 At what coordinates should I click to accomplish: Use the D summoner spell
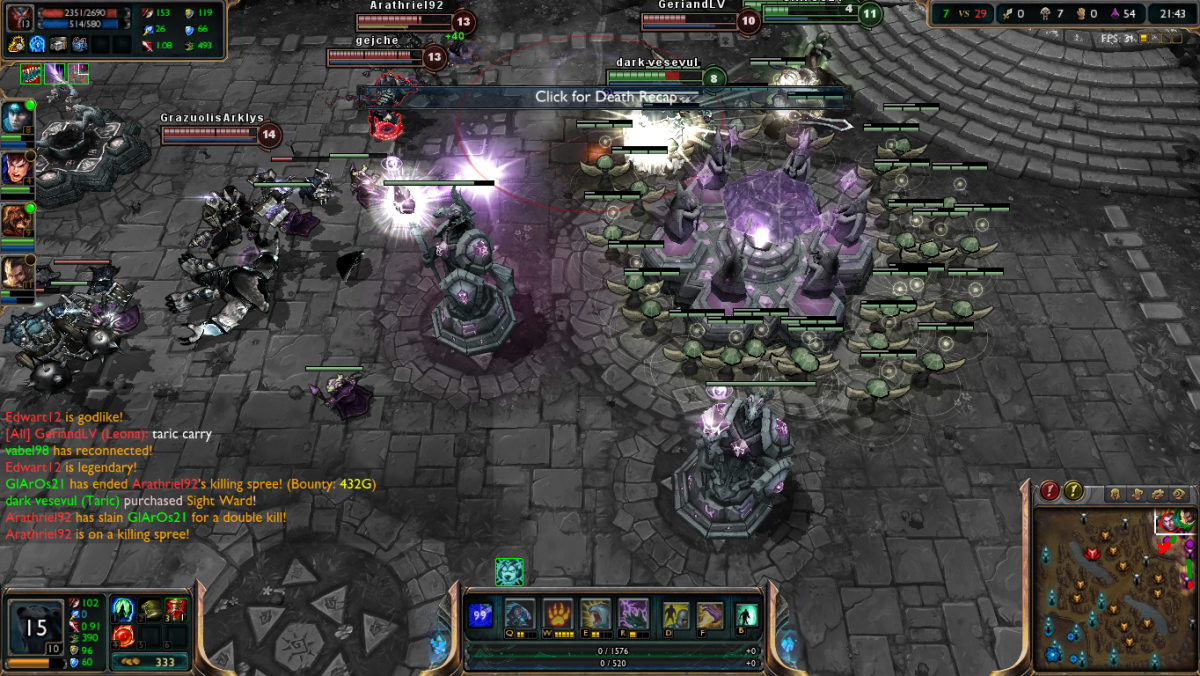point(676,615)
